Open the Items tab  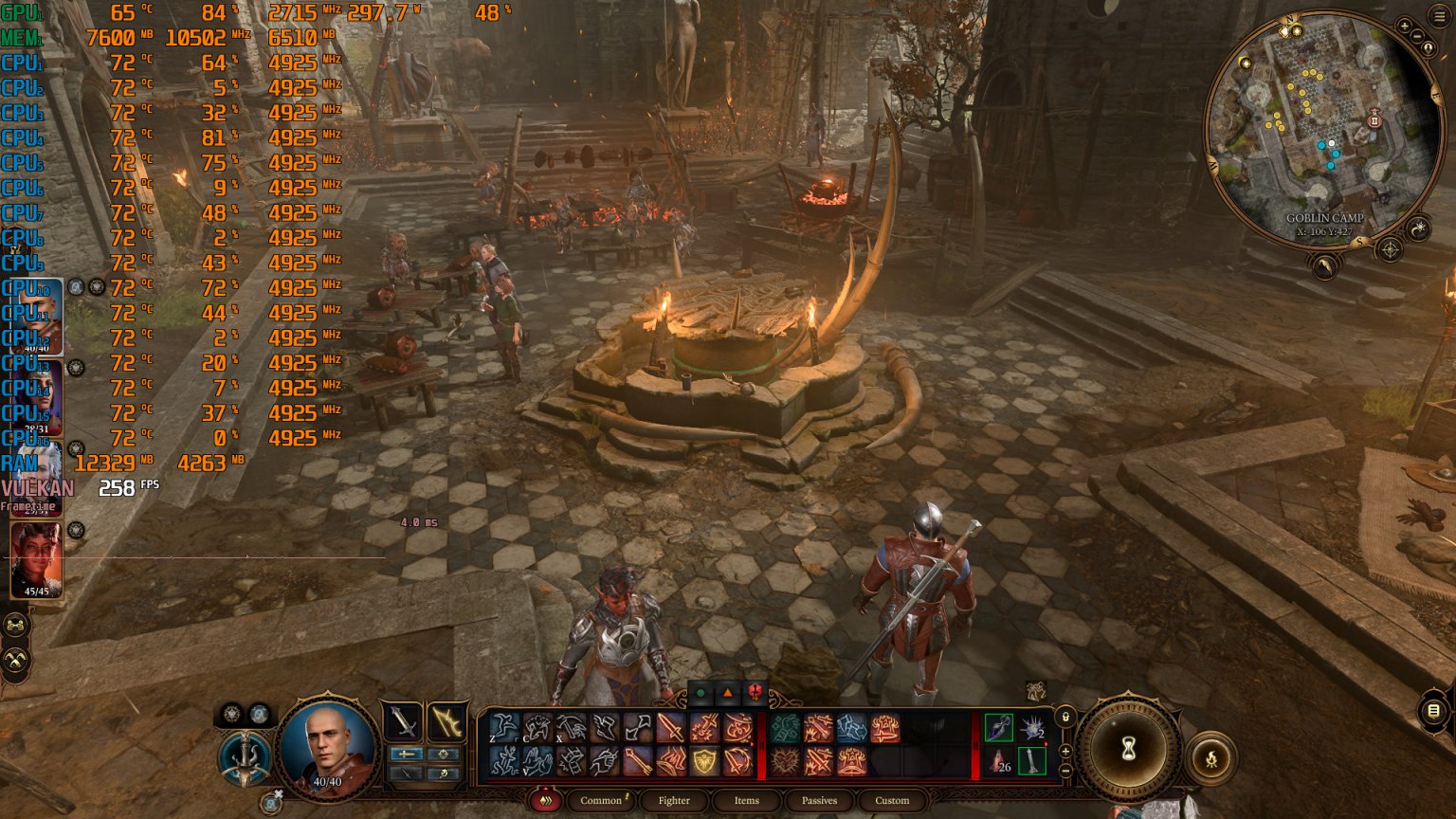click(x=746, y=800)
